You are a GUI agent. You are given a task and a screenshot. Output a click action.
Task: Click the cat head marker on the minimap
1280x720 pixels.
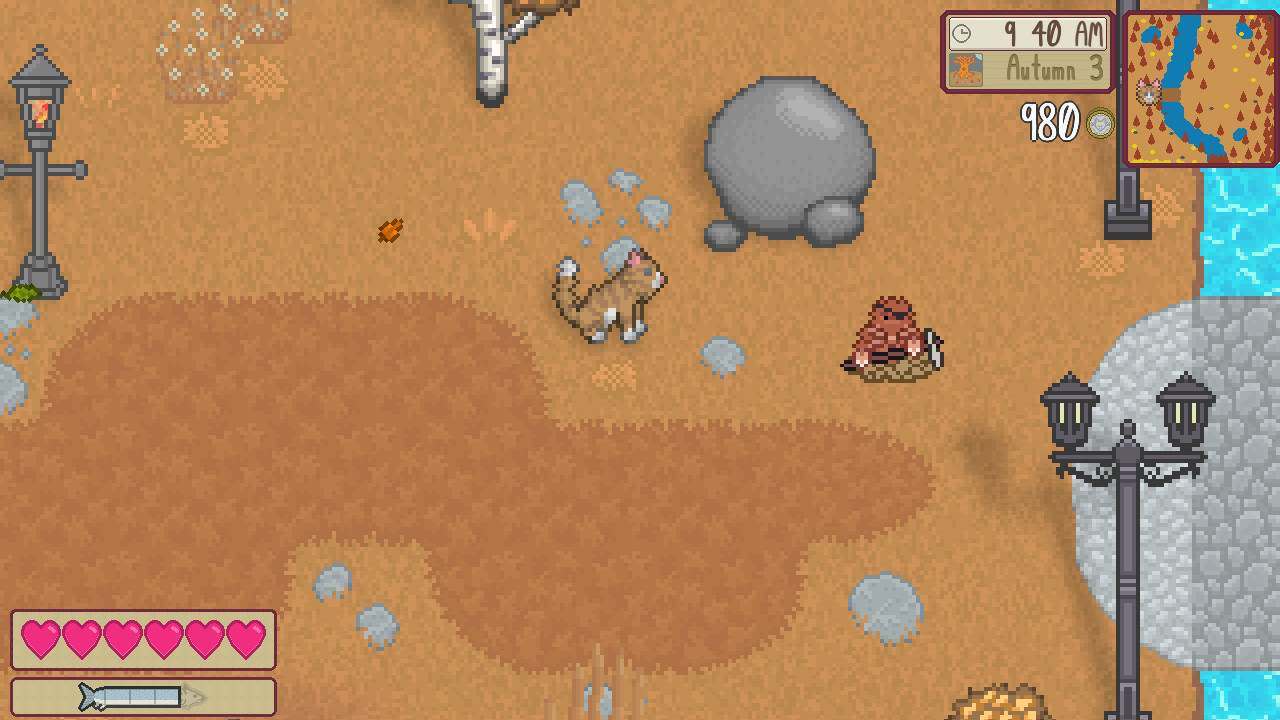coord(1146,91)
